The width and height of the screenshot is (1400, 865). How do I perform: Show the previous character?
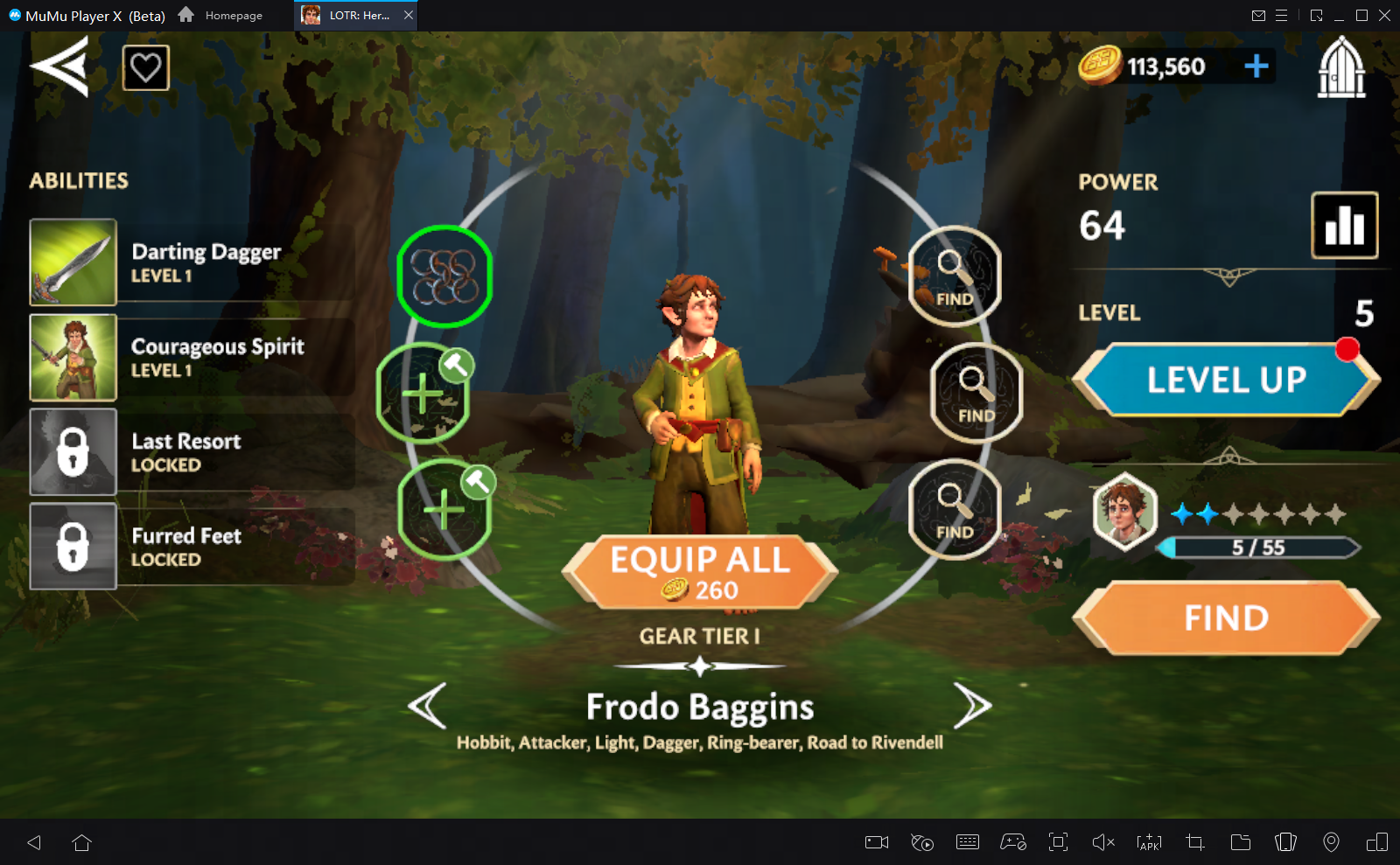(x=428, y=705)
